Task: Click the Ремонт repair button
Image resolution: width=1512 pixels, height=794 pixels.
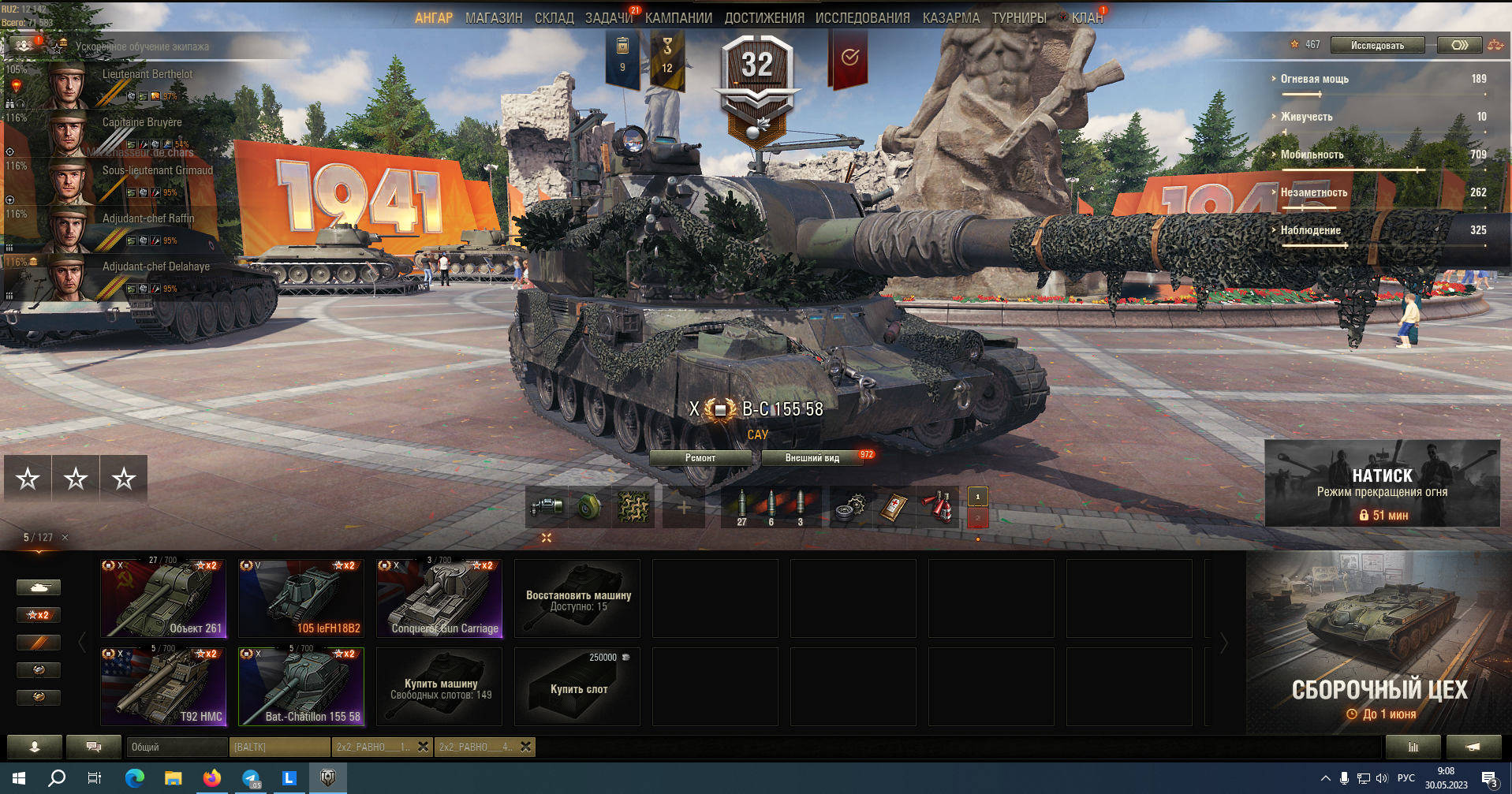Action: coord(700,458)
